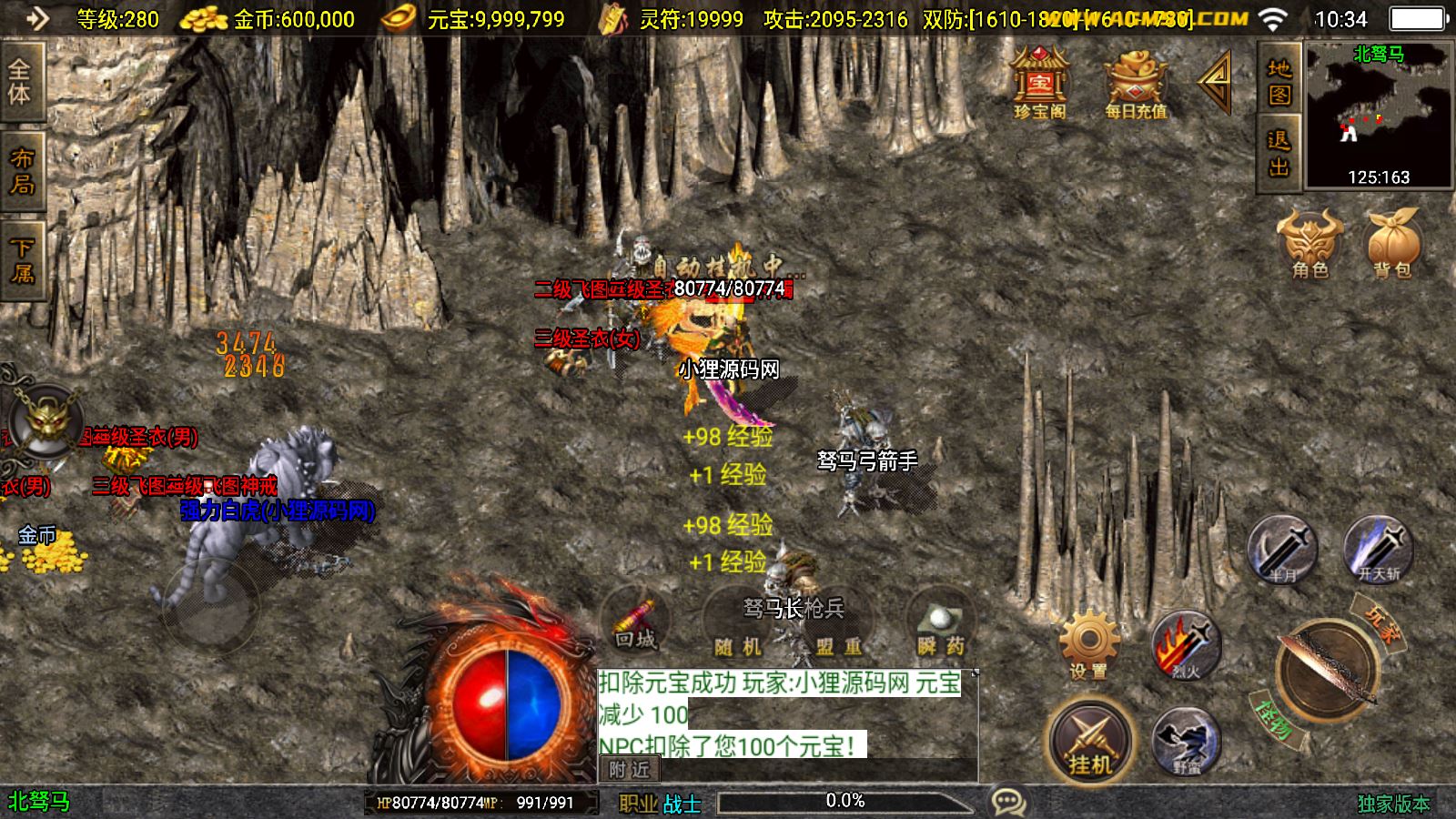Open the 设置 settings gear
The image size is (1456, 819).
[1088, 646]
